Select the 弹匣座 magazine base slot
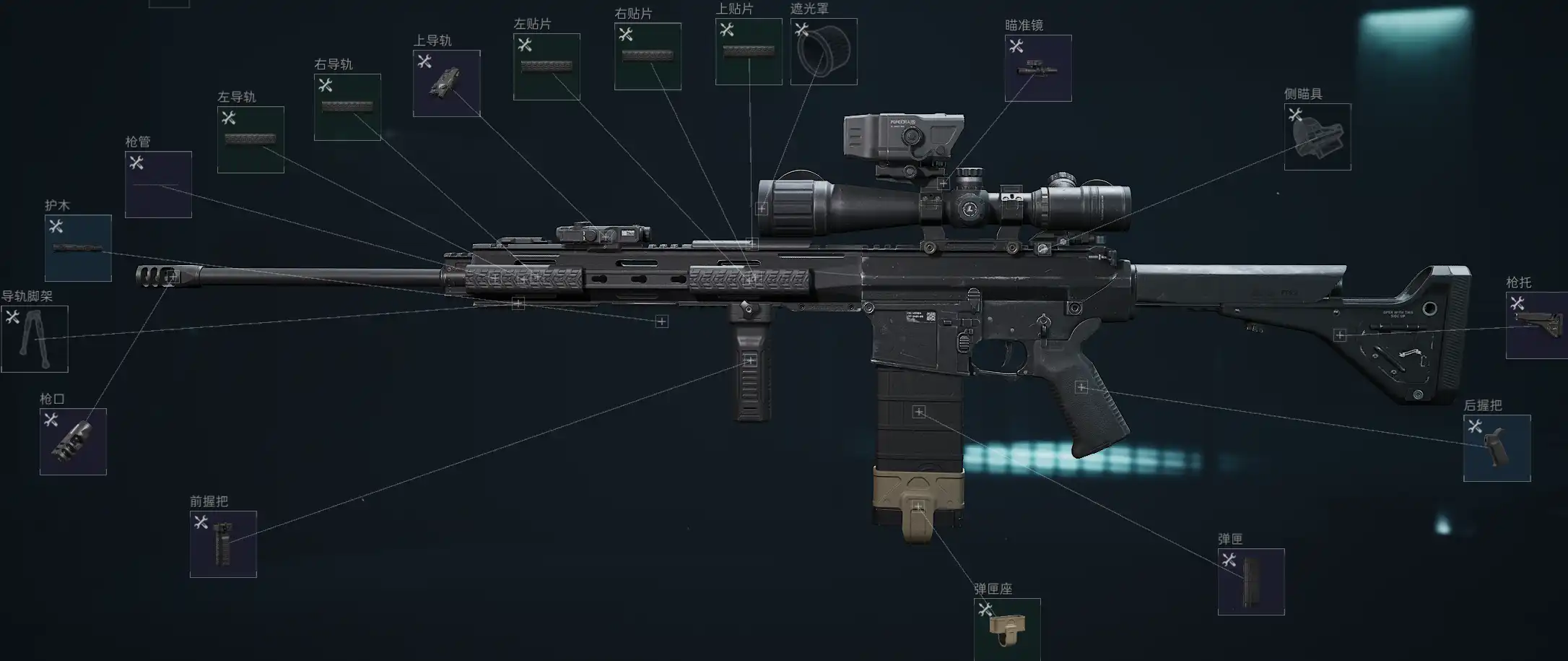 [x=1007, y=628]
